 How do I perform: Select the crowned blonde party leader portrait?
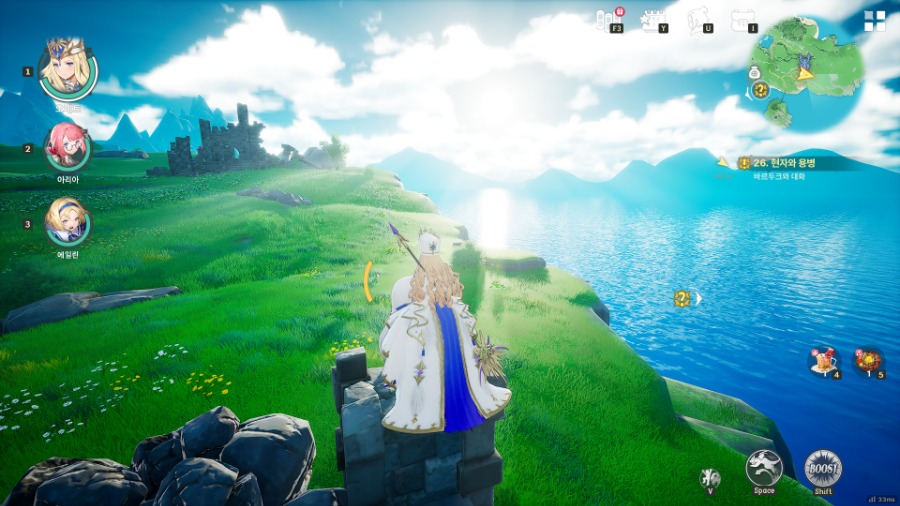pos(67,68)
